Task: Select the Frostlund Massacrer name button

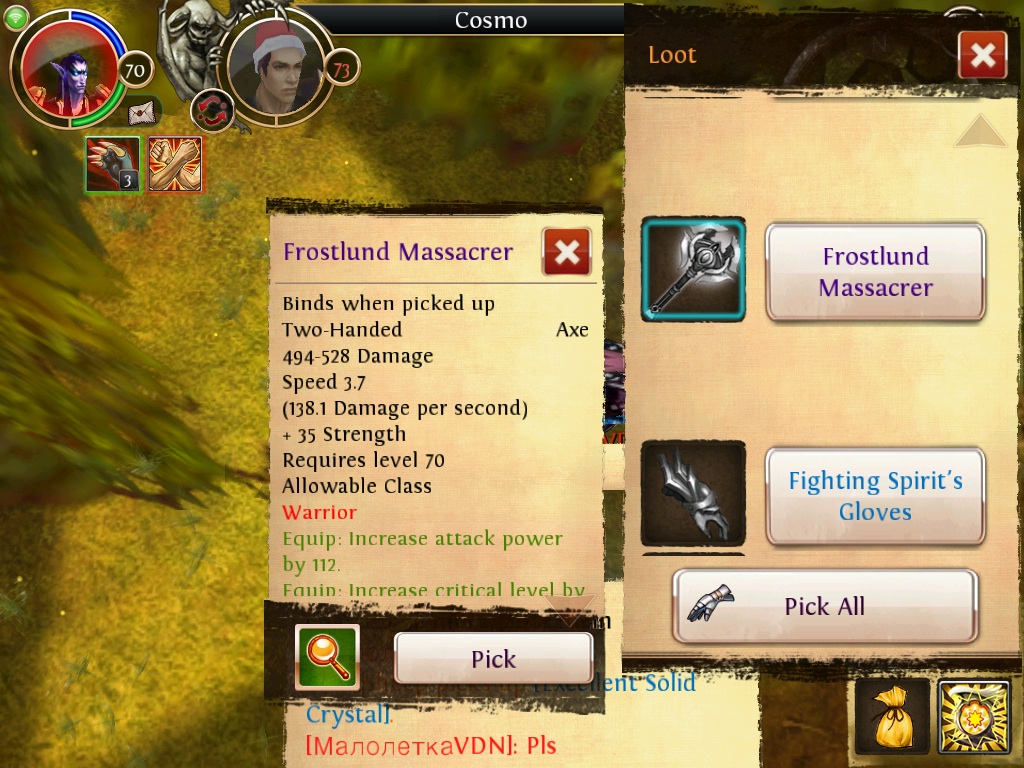Action: (x=875, y=272)
